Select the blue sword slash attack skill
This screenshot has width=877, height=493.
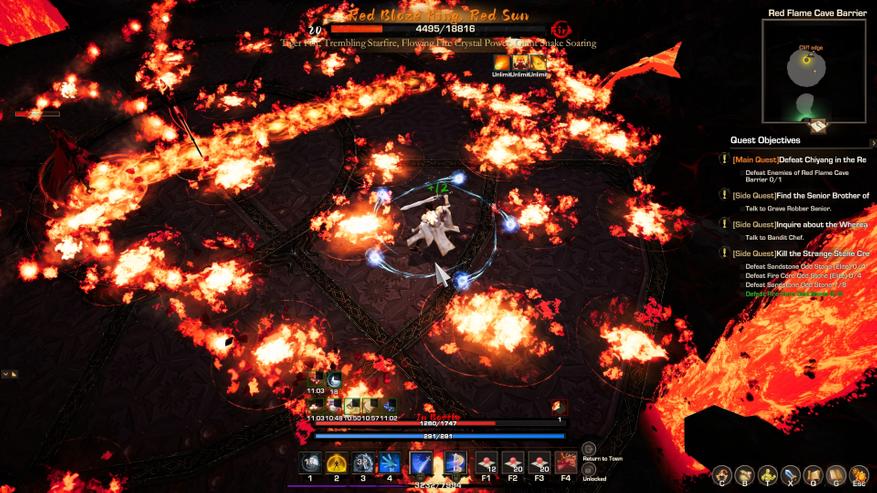(422, 463)
